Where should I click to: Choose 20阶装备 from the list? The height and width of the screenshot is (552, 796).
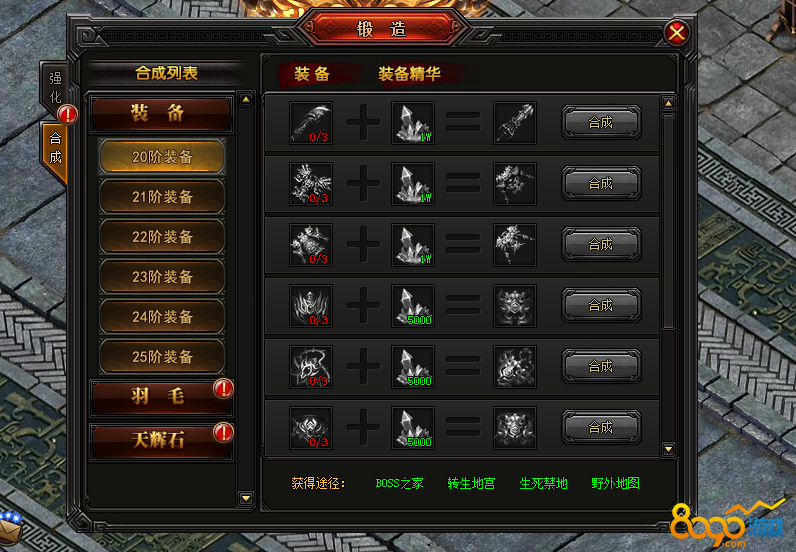(162, 157)
